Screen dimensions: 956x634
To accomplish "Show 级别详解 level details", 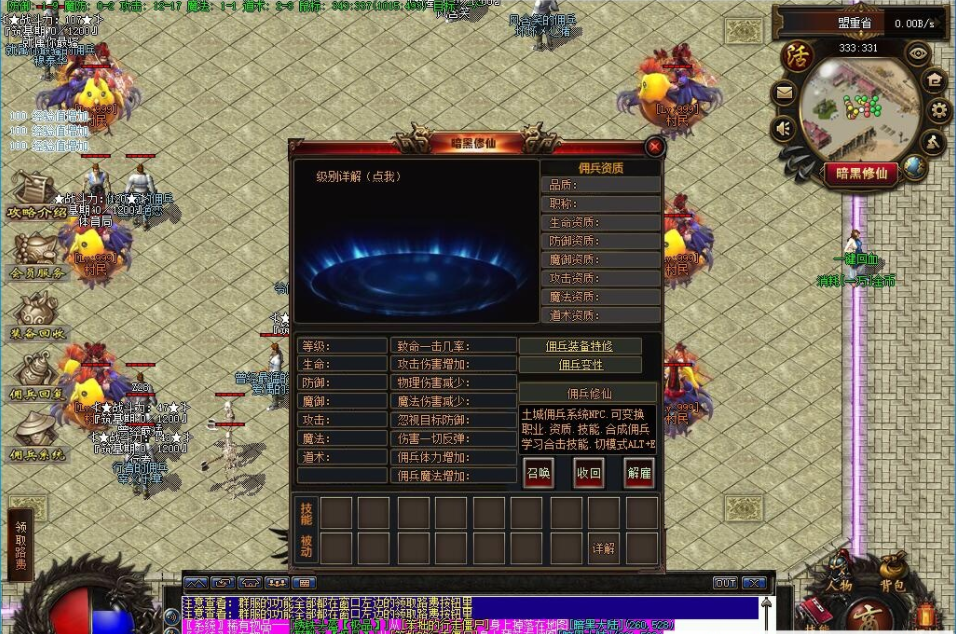I will (358, 176).
